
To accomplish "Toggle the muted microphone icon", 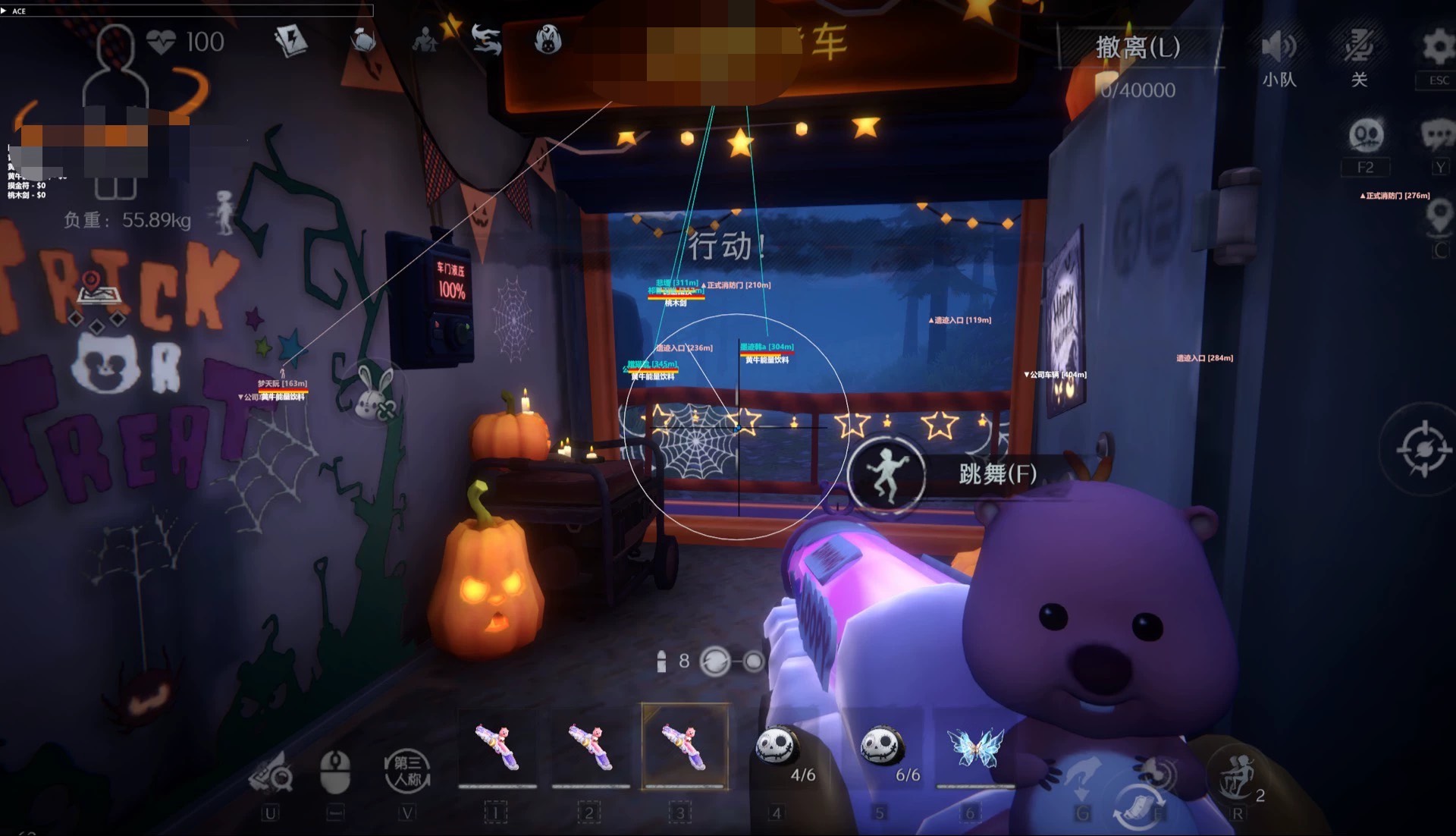I will [1359, 47].
